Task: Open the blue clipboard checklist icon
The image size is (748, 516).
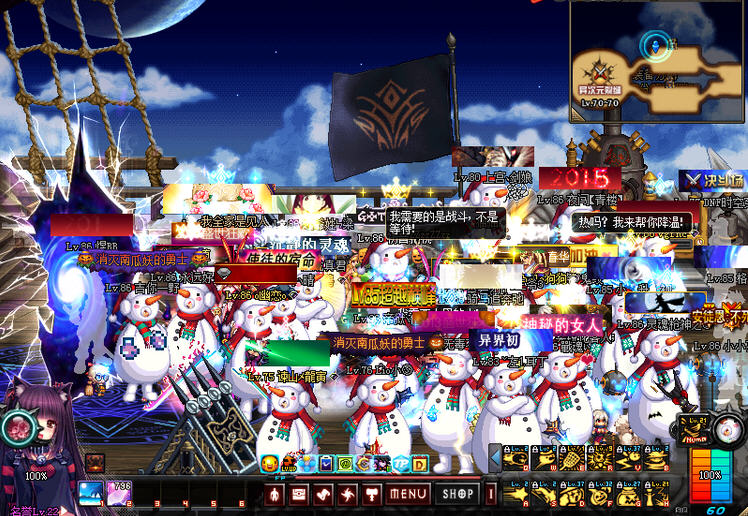Action: pyautogui.click(x=326, y=464)
